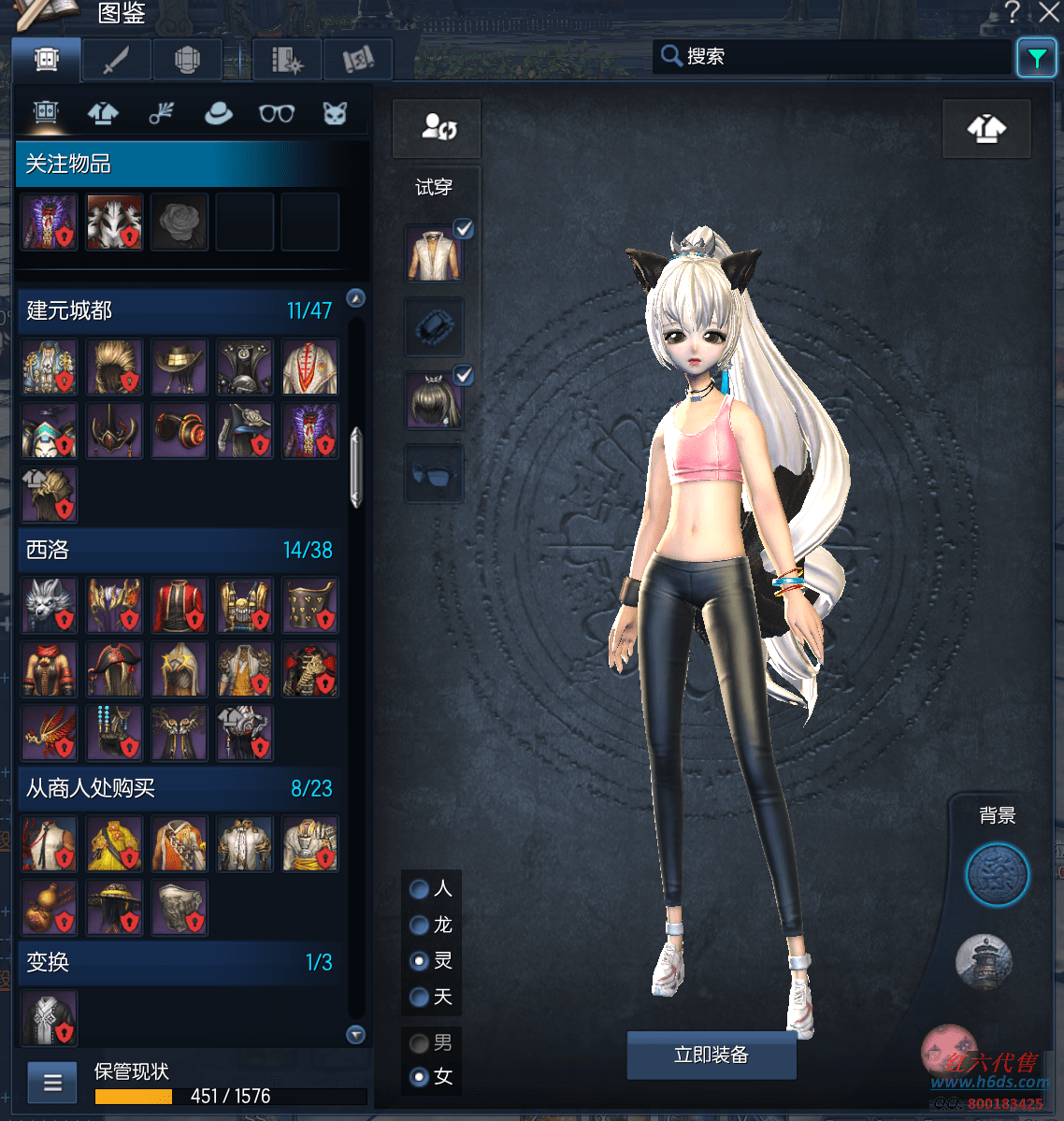The height and width of the screenshot is (1121, 1064).
Task: Expand the 建元城都 collection header
Action: (178, 310)
